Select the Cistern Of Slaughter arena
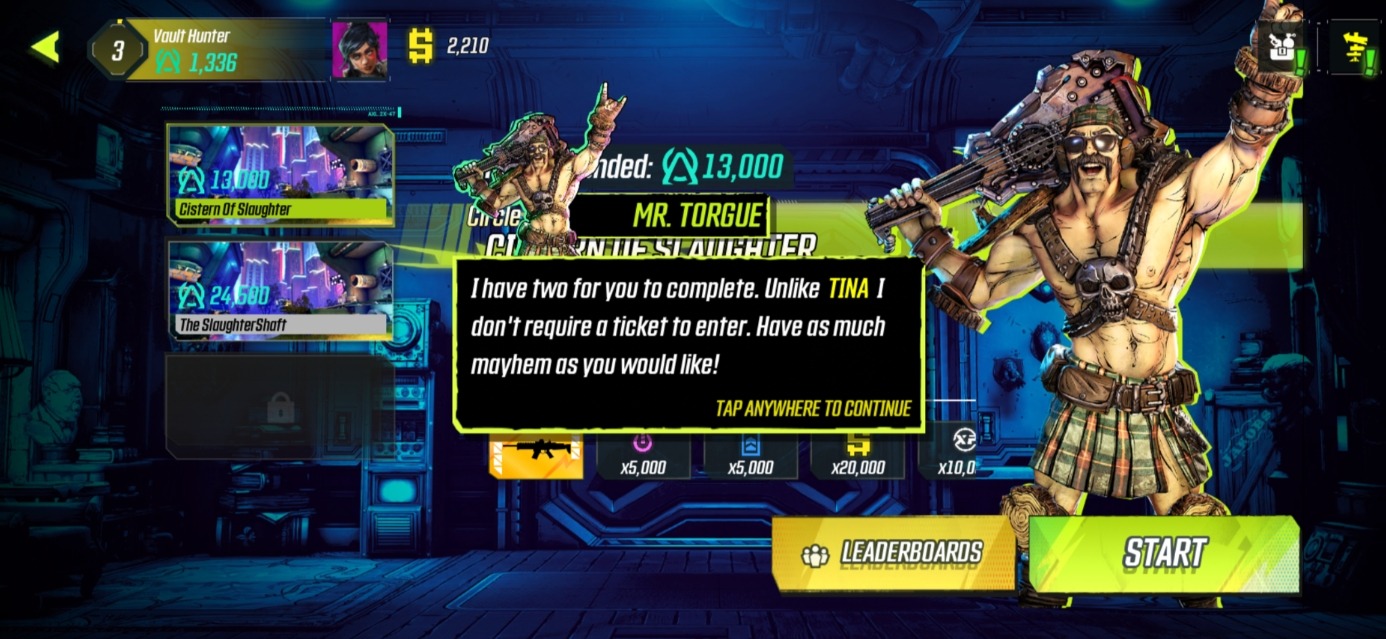Viewport: 1386px width, 639px height. click(x=280, y=174)
